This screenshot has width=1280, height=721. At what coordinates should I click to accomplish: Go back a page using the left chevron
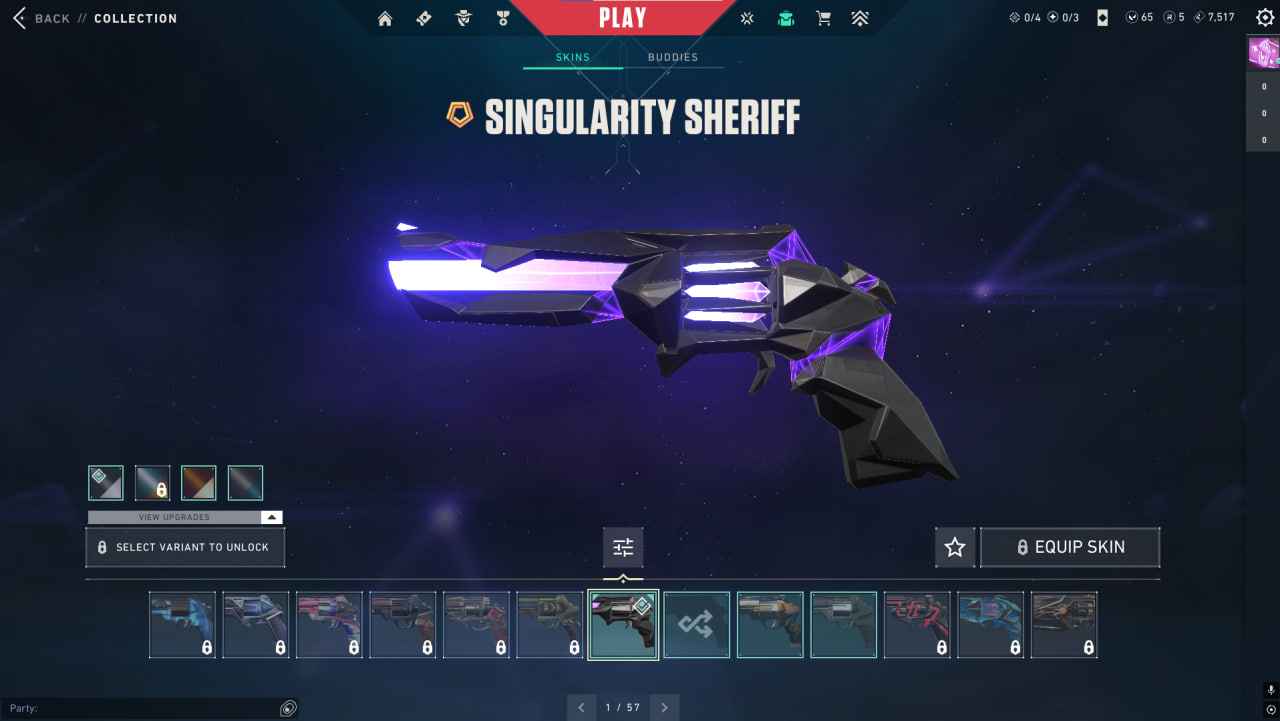(581, 707)
